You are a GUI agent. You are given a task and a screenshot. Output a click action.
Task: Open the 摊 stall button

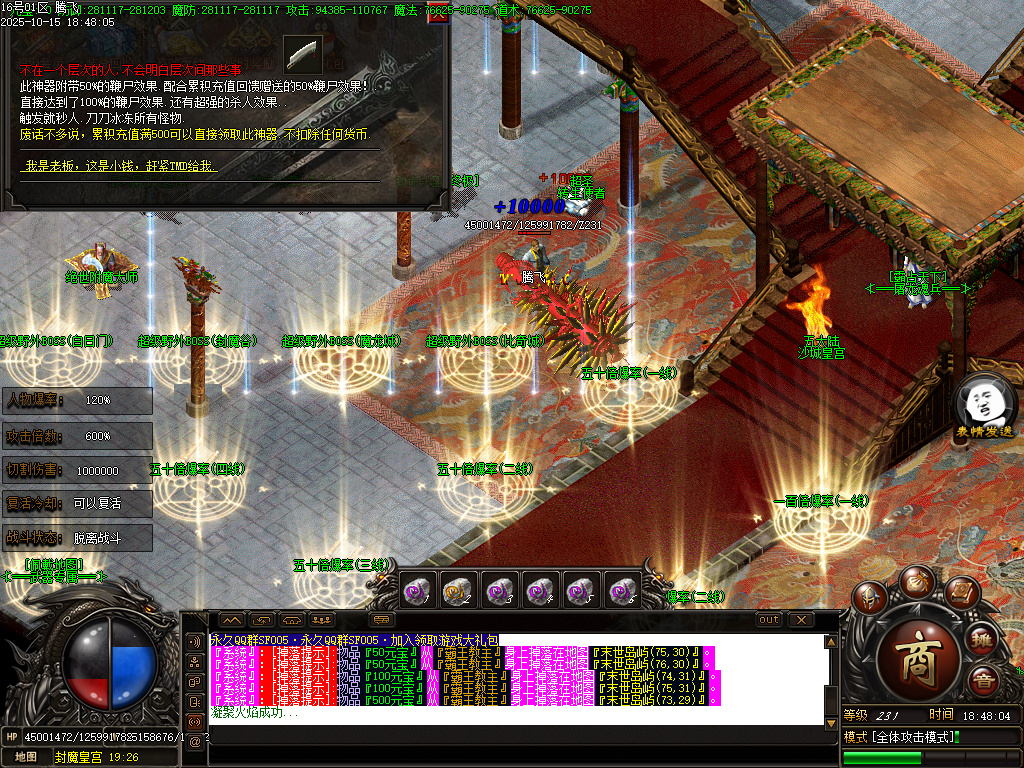click(x=983, y=639)
